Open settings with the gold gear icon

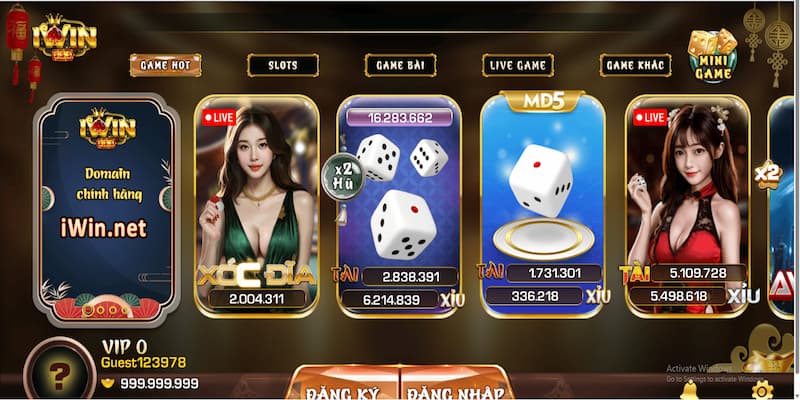pyautogui.click(x=762, y=389)
